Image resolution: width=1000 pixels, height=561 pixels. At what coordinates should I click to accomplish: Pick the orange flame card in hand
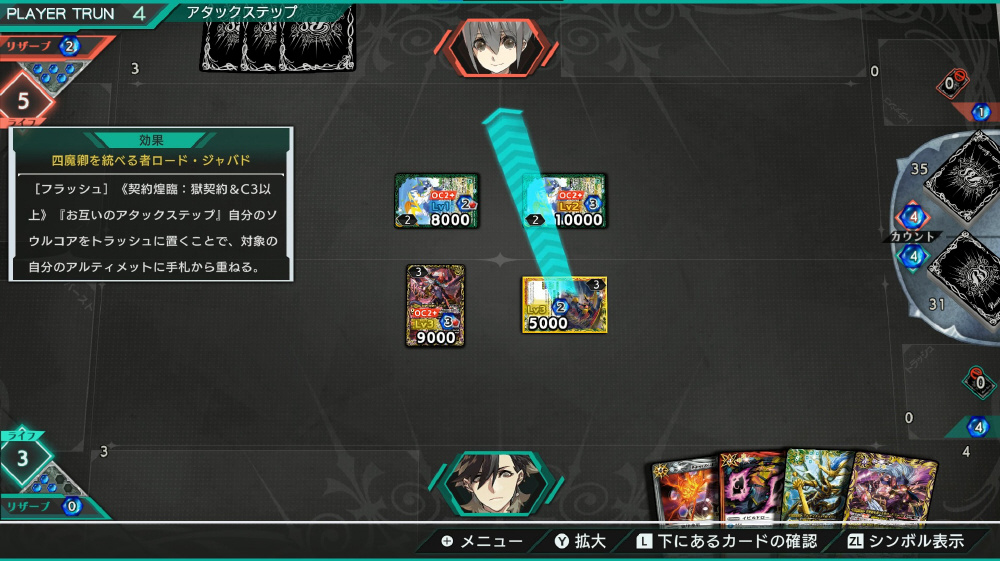tap(683, 493)
